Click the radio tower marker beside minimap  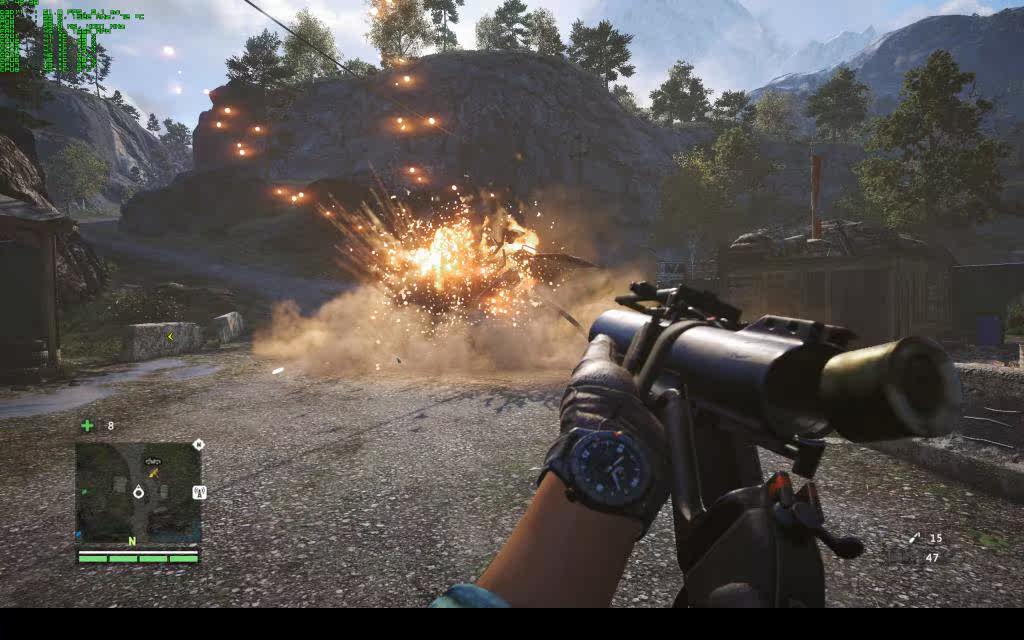198,492
